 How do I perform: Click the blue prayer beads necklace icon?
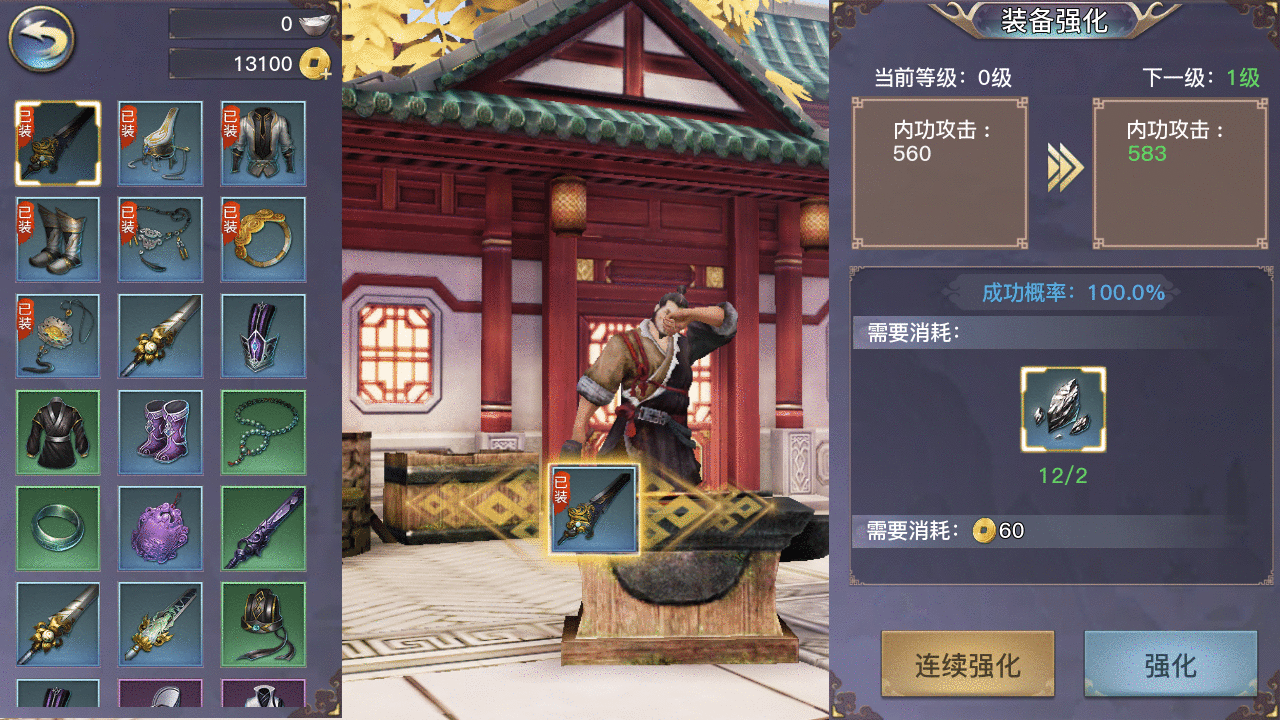(263, 430)
